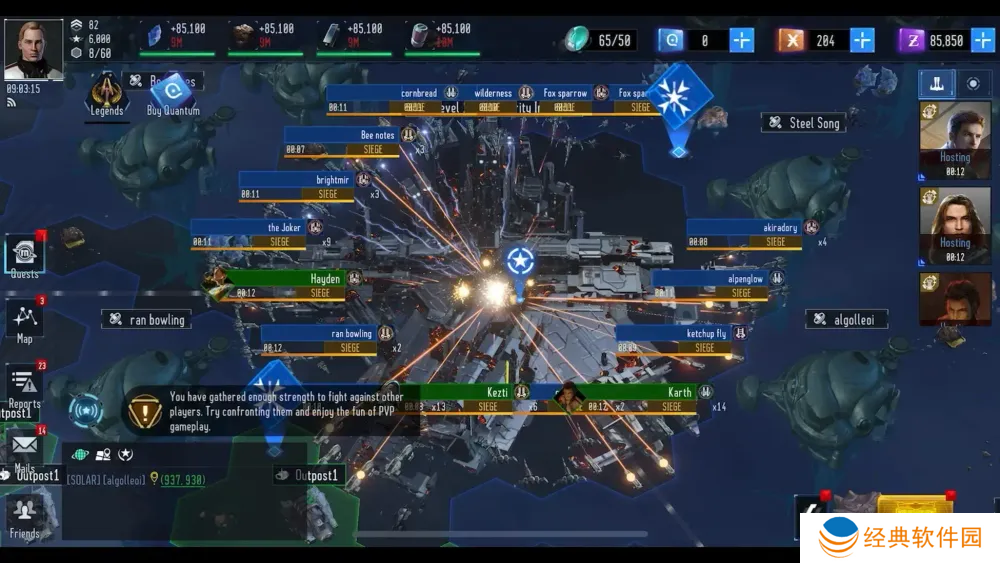Open the commander profile portrait
The height and width of the screenshot is (563, 1000).
point(34,49)
